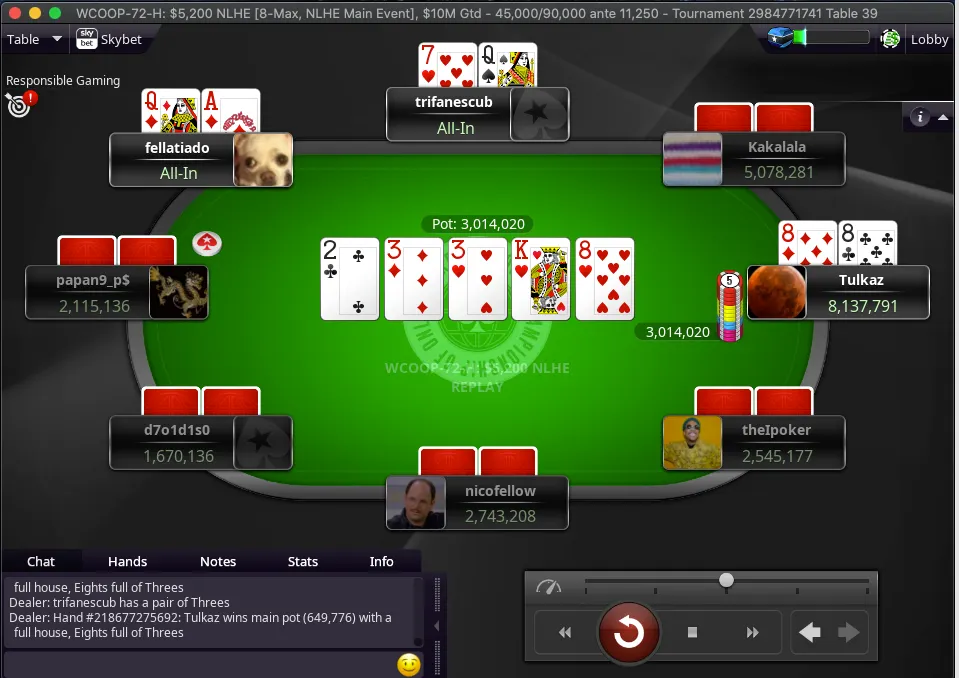Screen dimensions: 959x678
Task: Go back to the Lobby
Action: [928, 40]
